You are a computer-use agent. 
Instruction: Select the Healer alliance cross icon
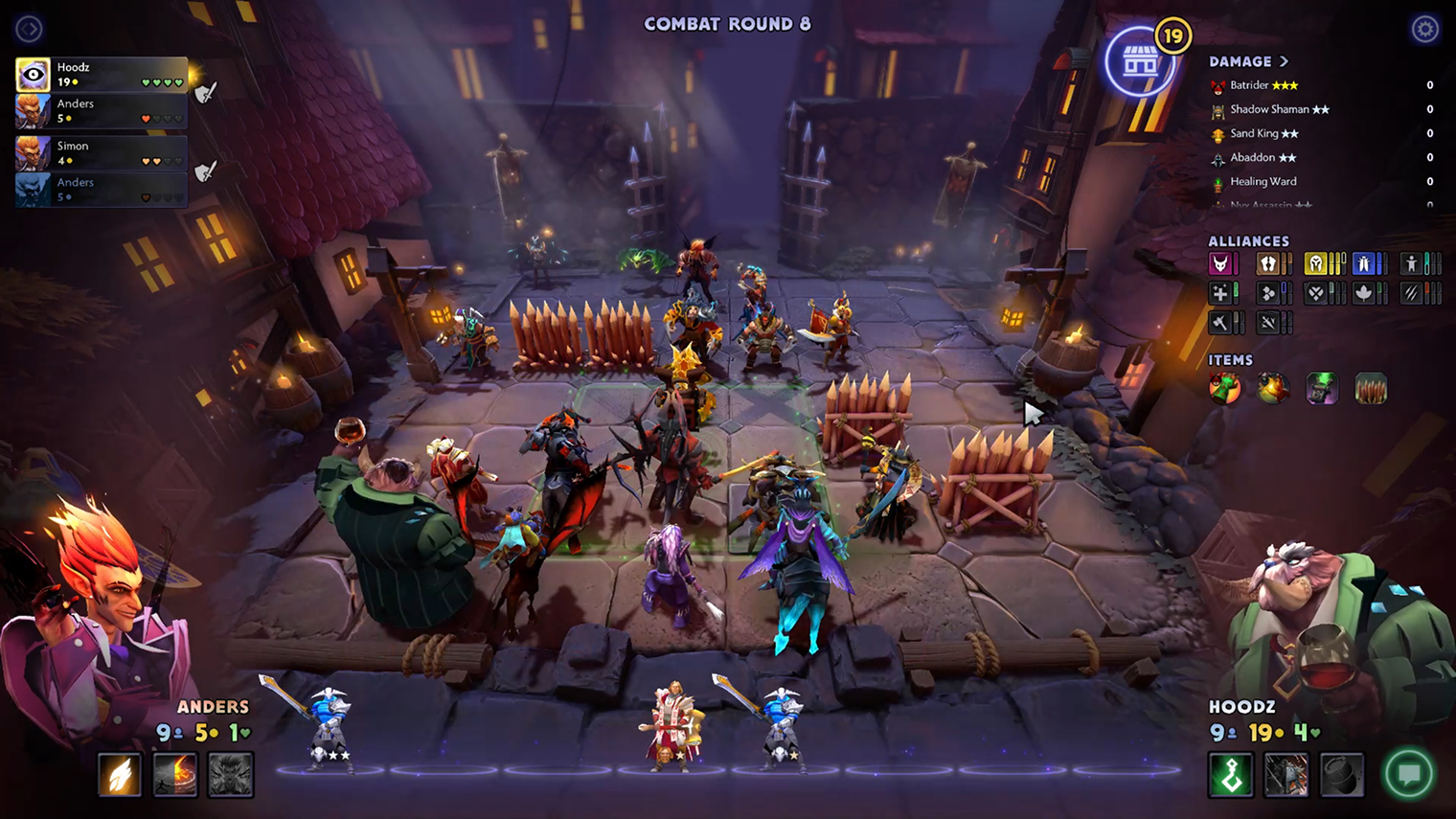coord(1222,292)
